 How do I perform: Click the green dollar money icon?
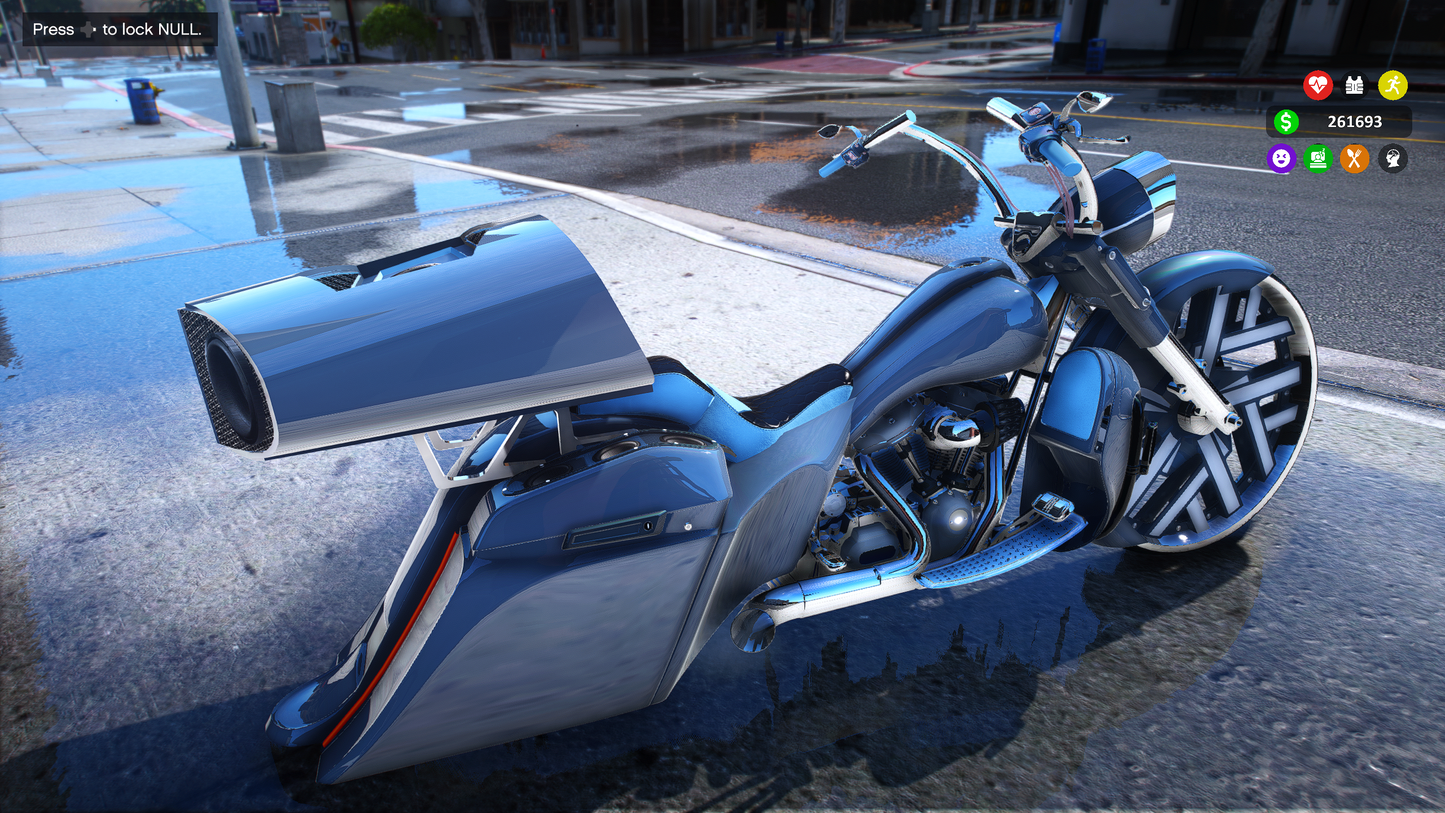1285,122
